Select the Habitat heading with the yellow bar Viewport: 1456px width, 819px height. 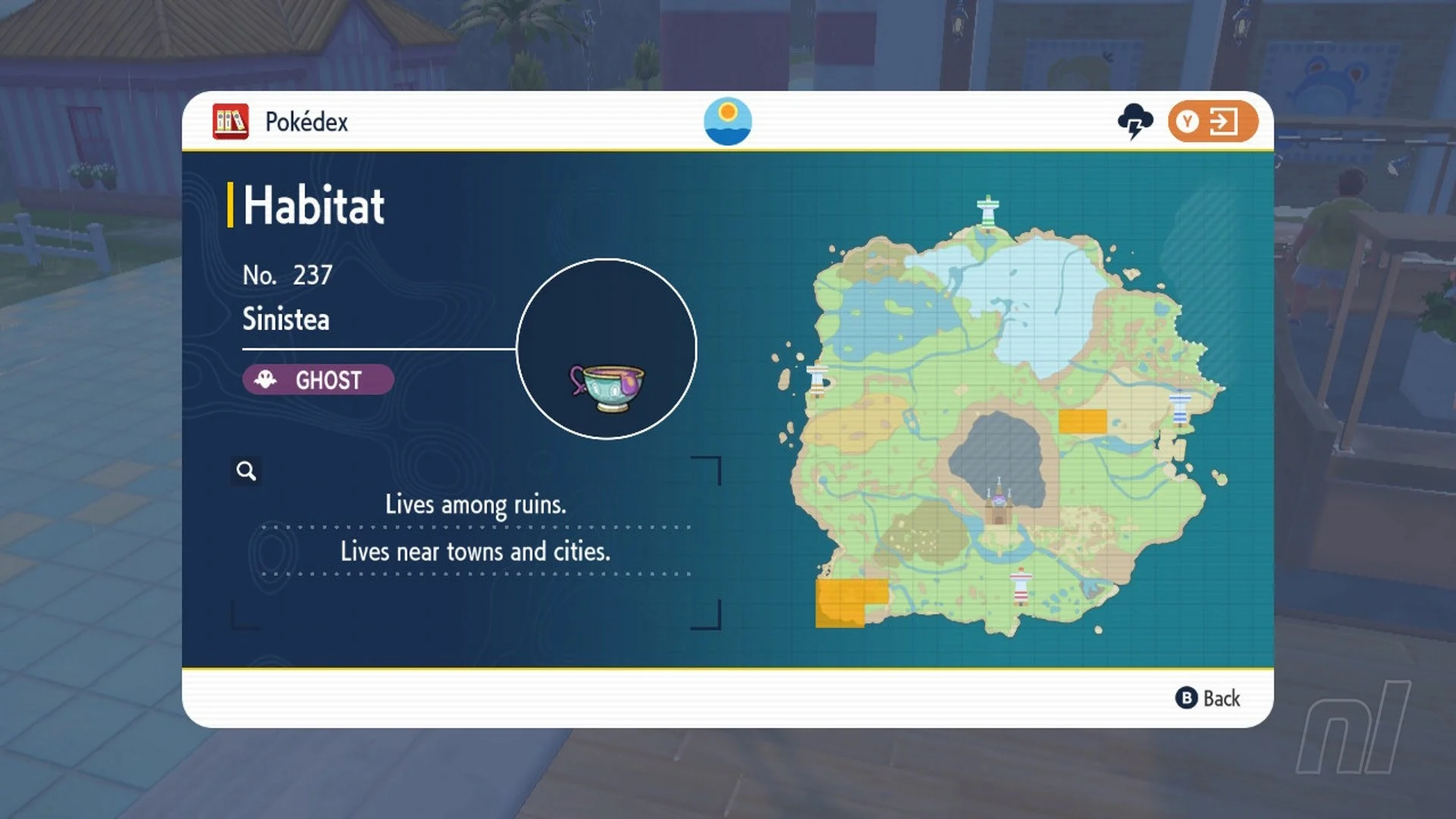click(312, 203)
